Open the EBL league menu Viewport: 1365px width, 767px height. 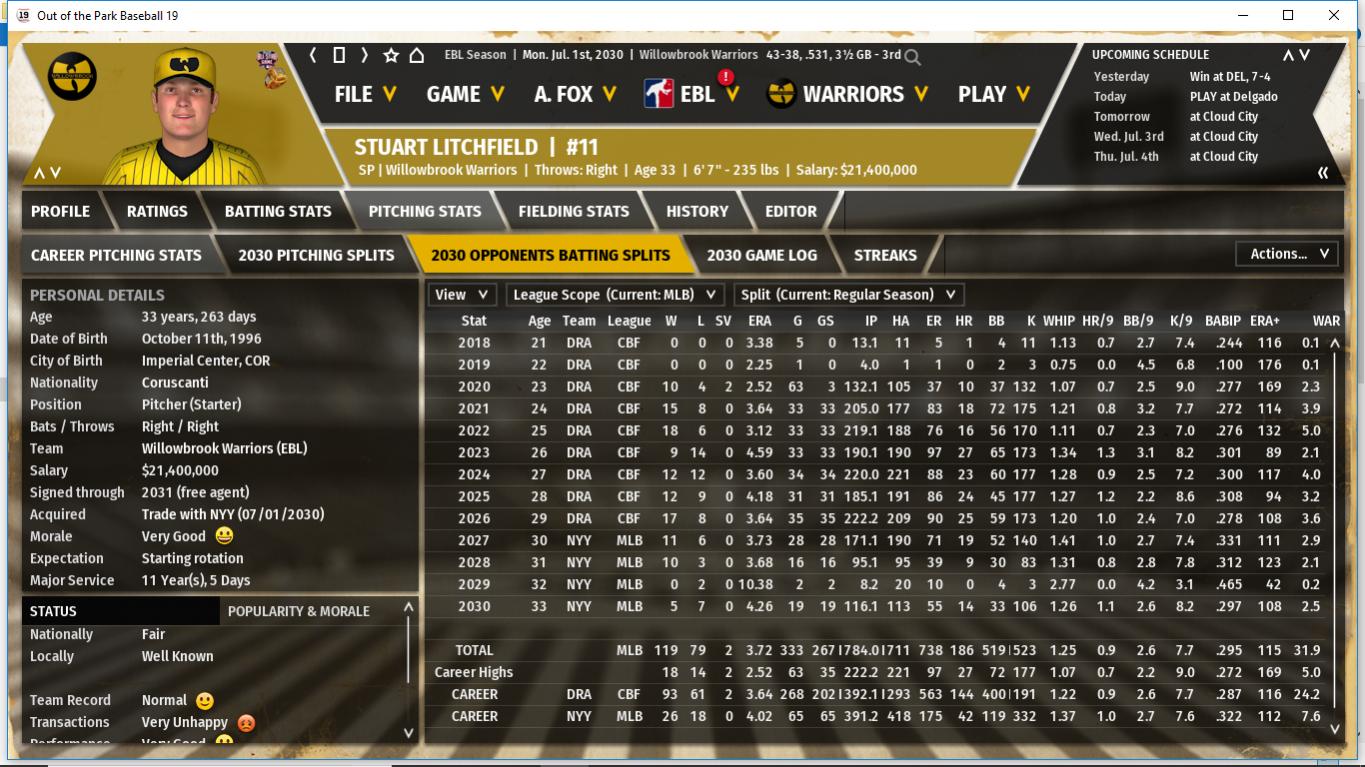coord(693,94)
